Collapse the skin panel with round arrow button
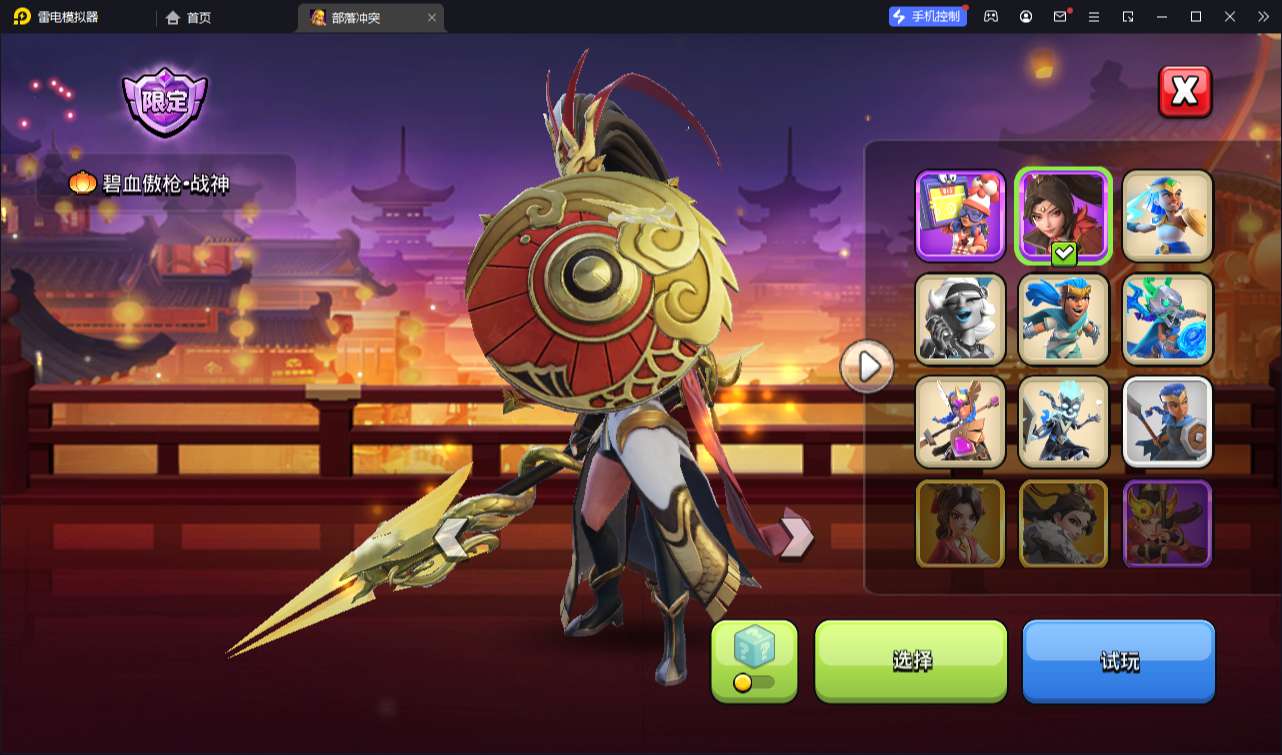The height and width of the screenshot is (755, 1282). [866, 367]
